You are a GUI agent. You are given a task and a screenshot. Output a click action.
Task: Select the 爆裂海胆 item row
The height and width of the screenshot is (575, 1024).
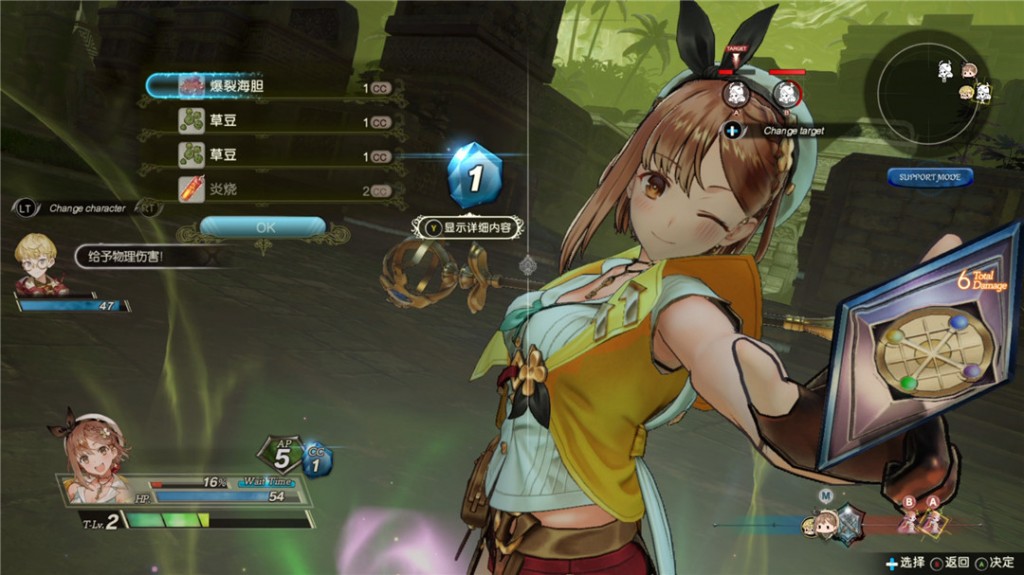270,87
